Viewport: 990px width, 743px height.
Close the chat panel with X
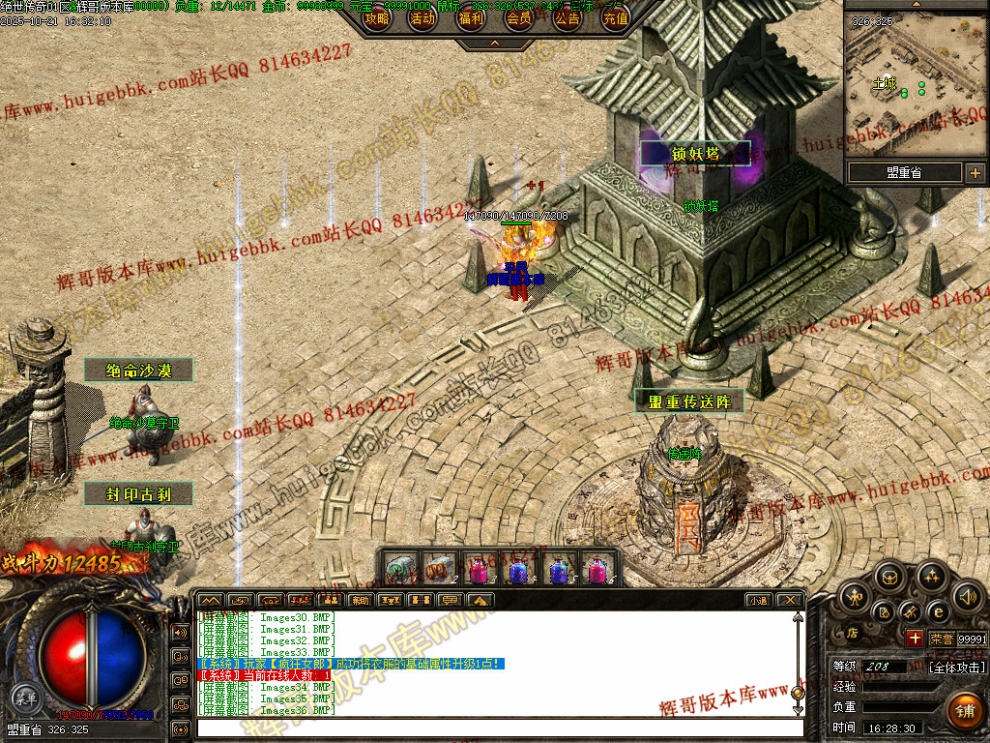pyautogui.click(x=789, y=600)
